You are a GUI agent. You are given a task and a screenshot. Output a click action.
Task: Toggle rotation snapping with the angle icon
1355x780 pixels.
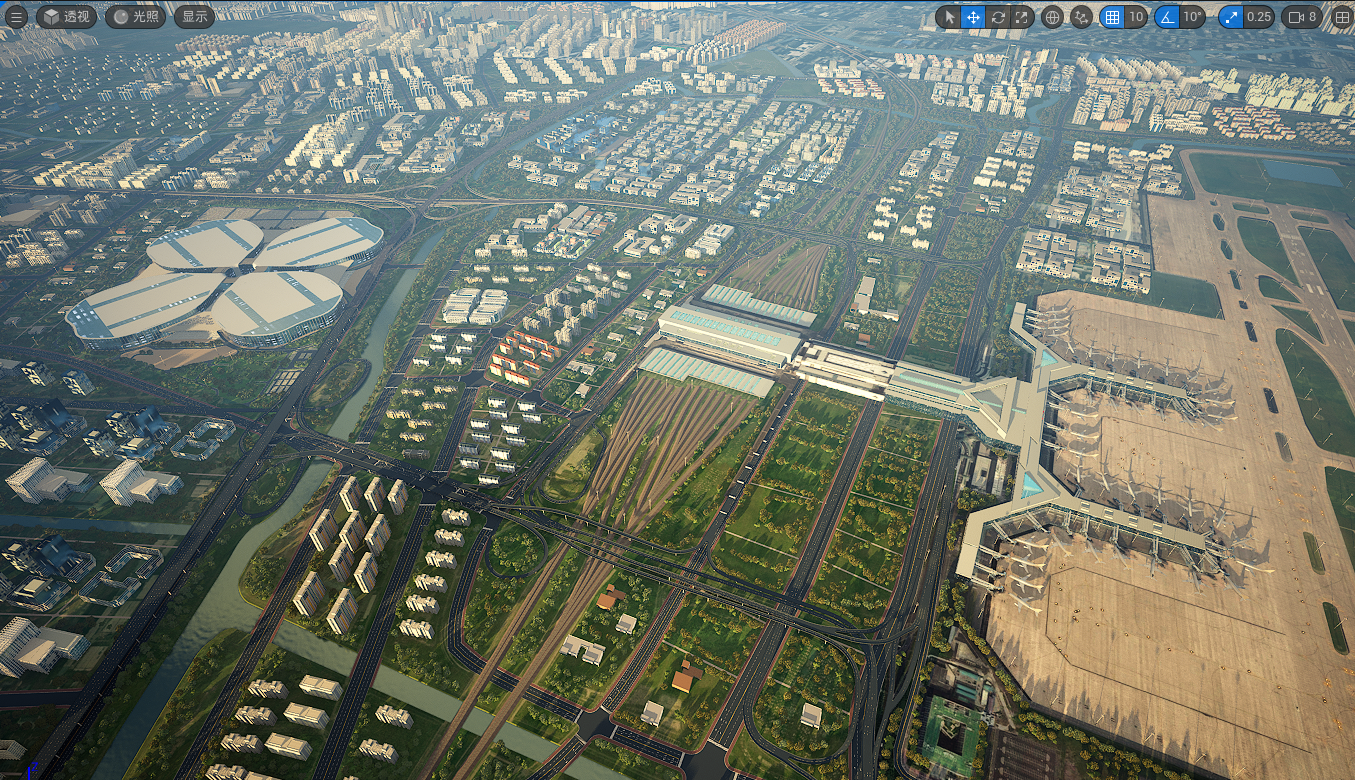click(x=1166, y=17)
